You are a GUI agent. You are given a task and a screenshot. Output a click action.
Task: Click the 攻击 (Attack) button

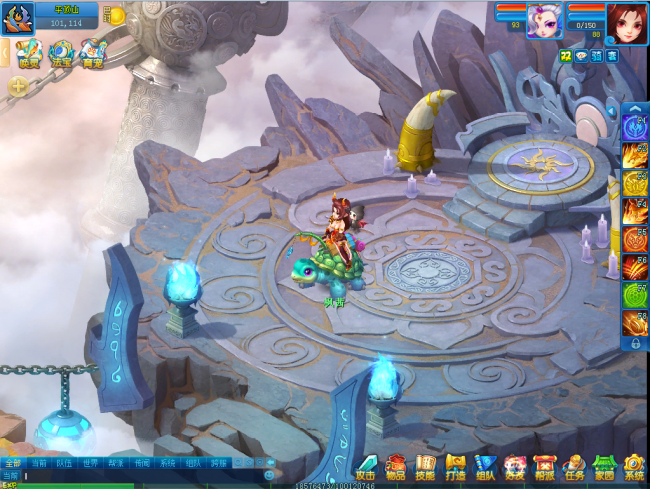tap(366, 466)
